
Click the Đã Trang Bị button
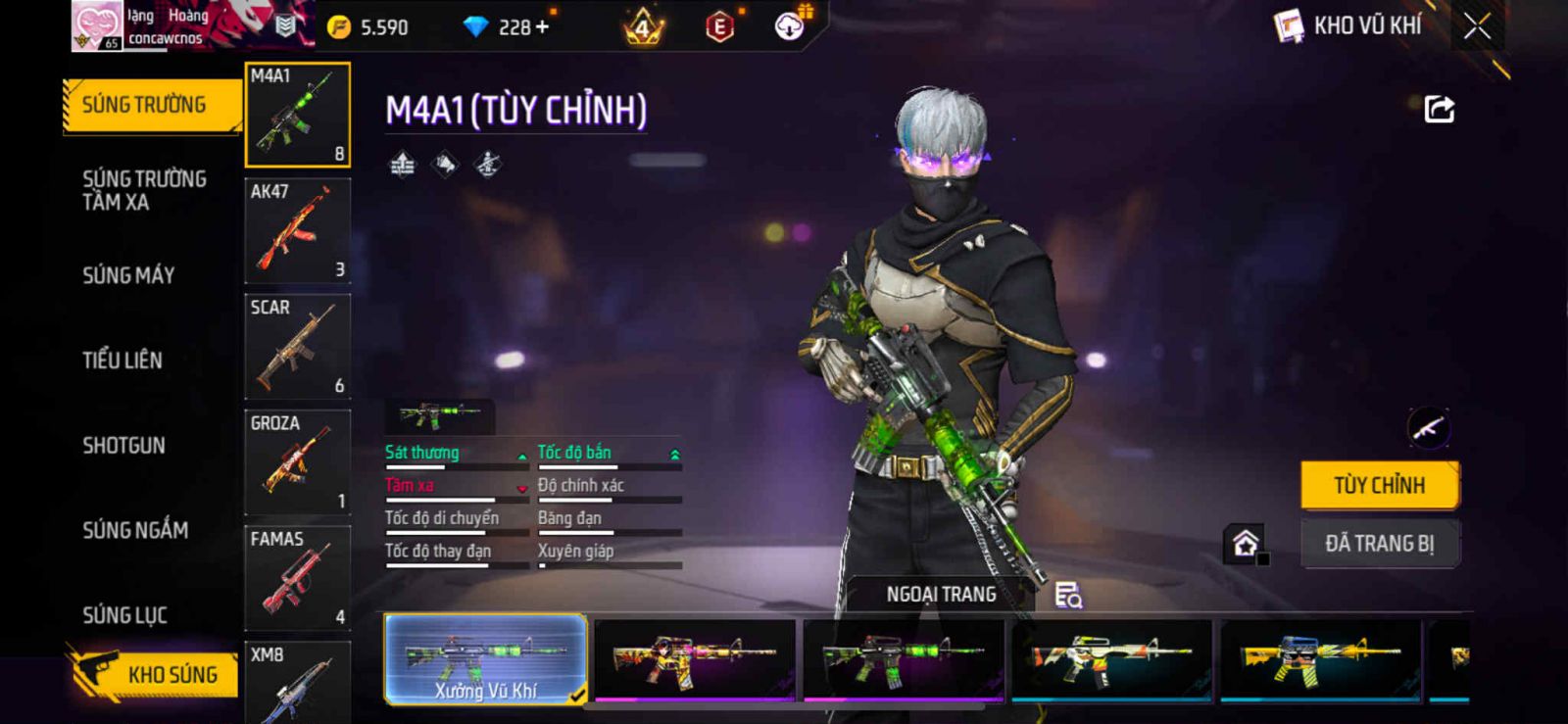click(x=1379, y=544)
